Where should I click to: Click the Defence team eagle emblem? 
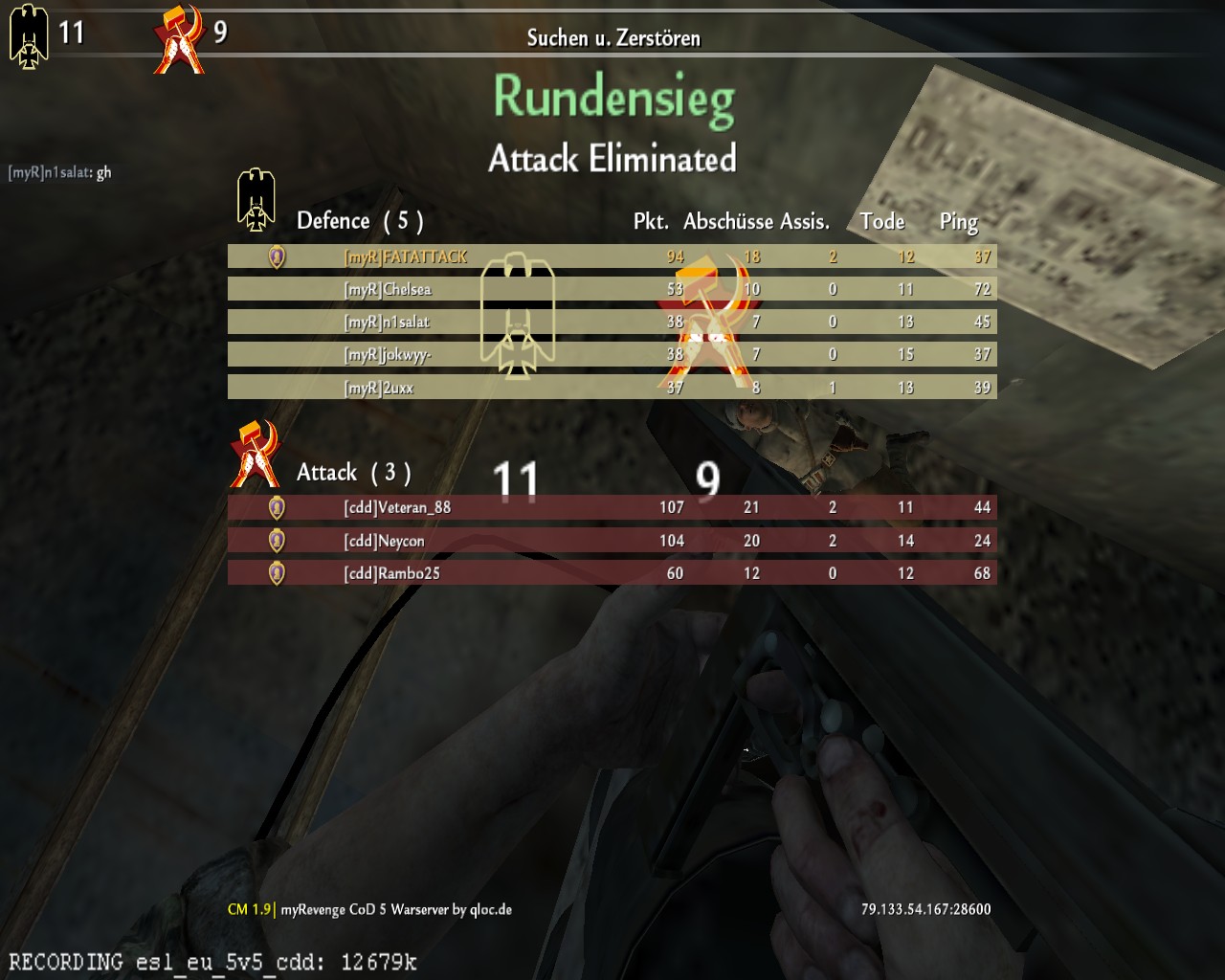tap(256, 201)
